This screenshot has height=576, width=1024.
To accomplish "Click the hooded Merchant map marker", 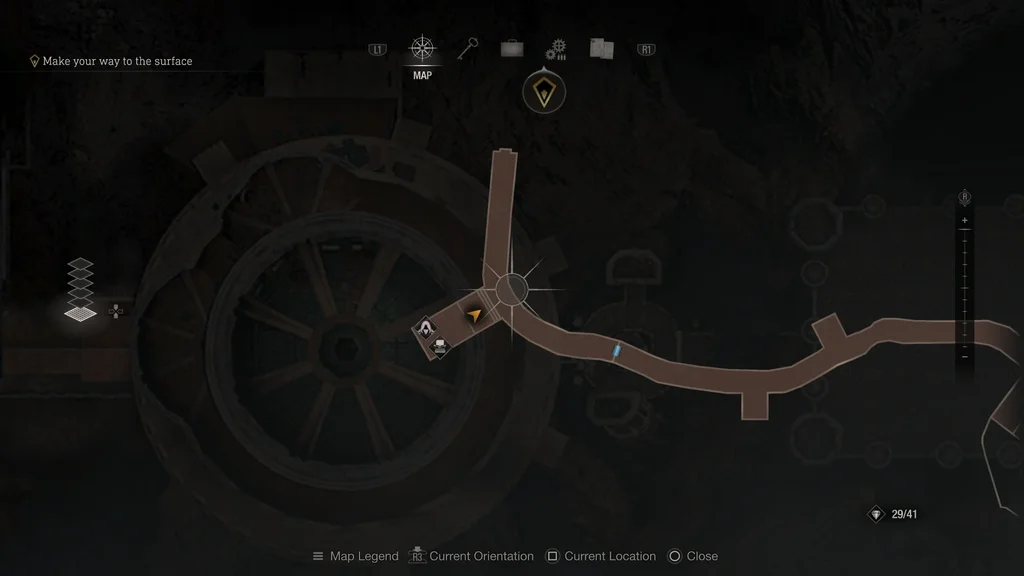I will [426, 328].
